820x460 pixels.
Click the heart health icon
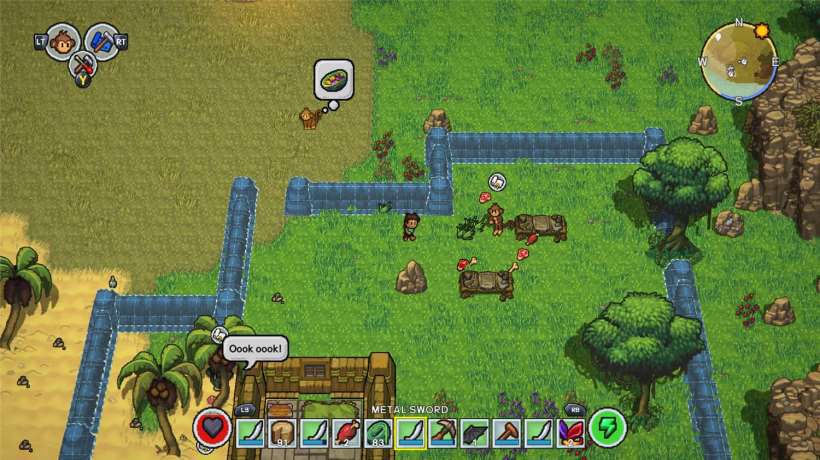212,428
